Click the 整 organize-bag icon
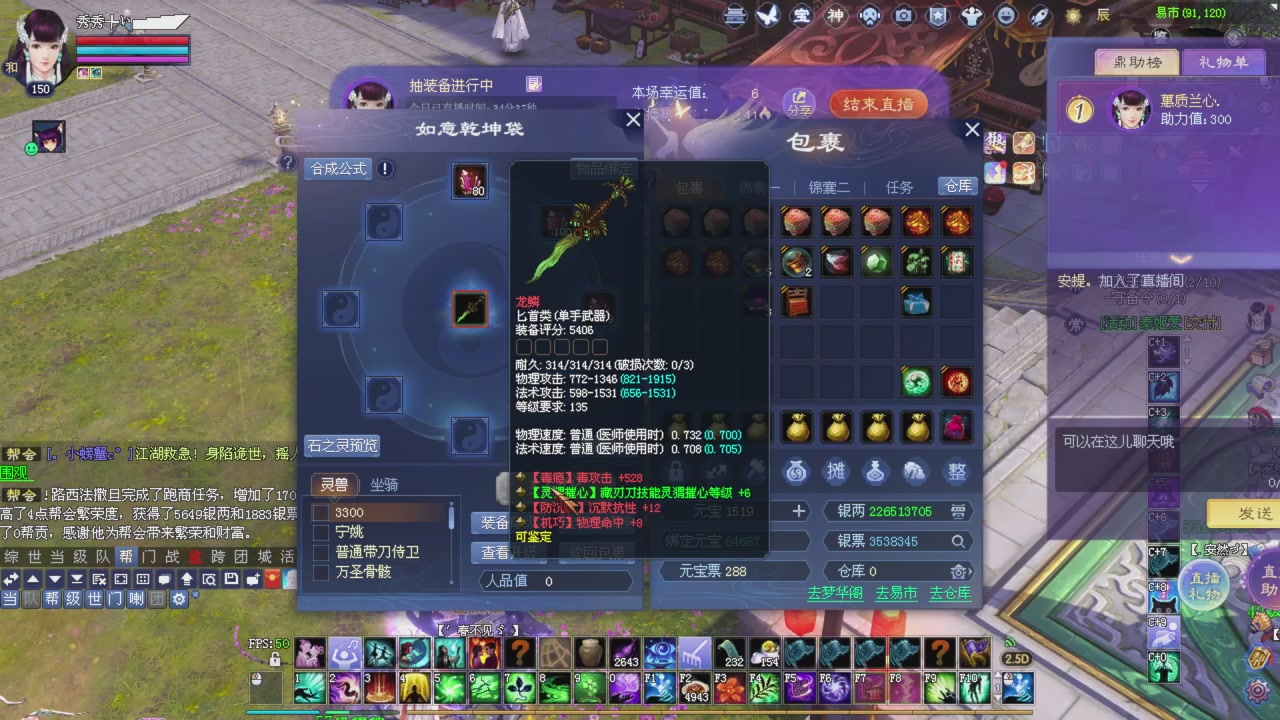The height and width of the screenshot is (720, 1280). point(956,473)
